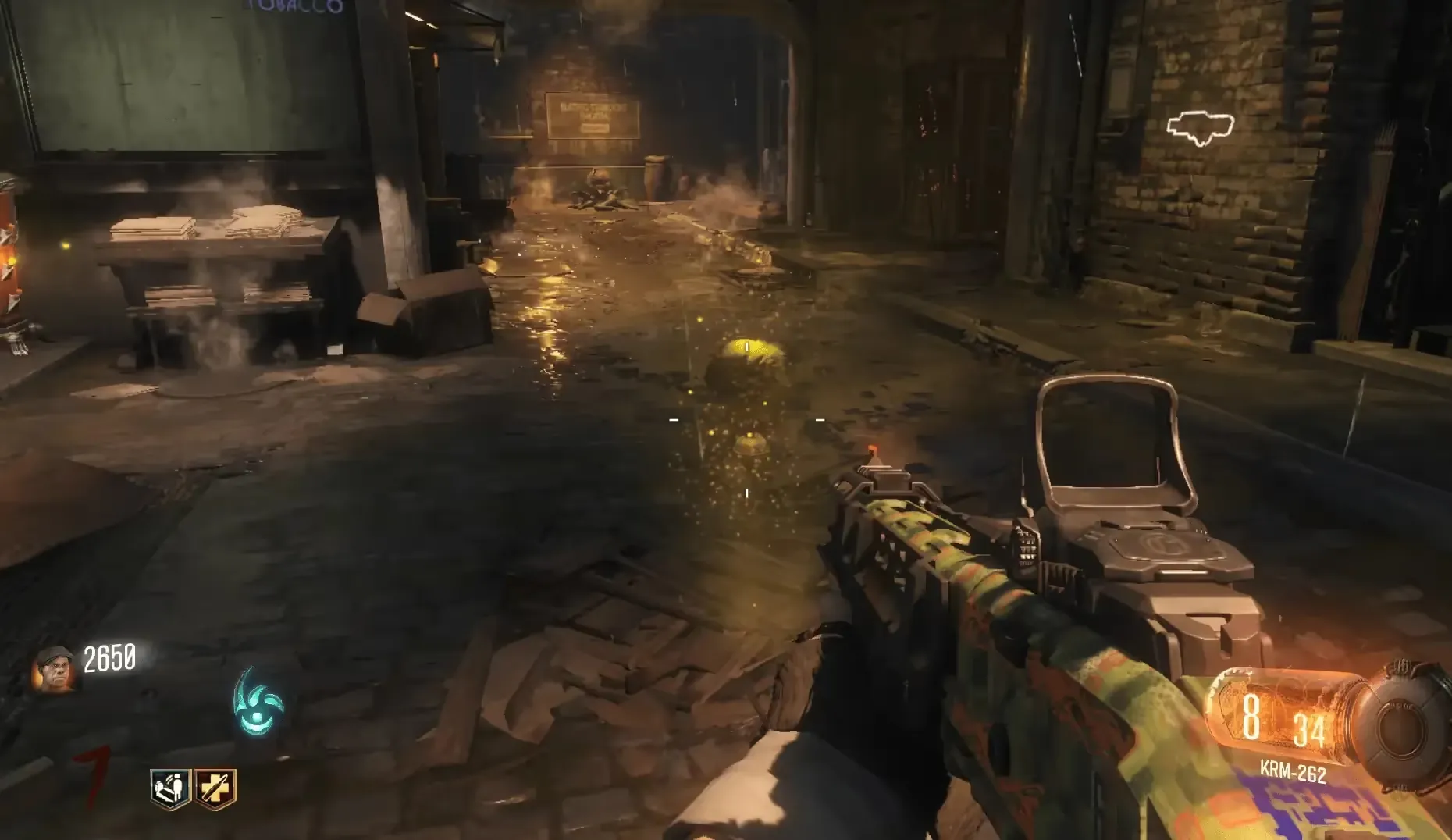Activate the teal Beast Mode swirl icon

(x=258, y=702)
